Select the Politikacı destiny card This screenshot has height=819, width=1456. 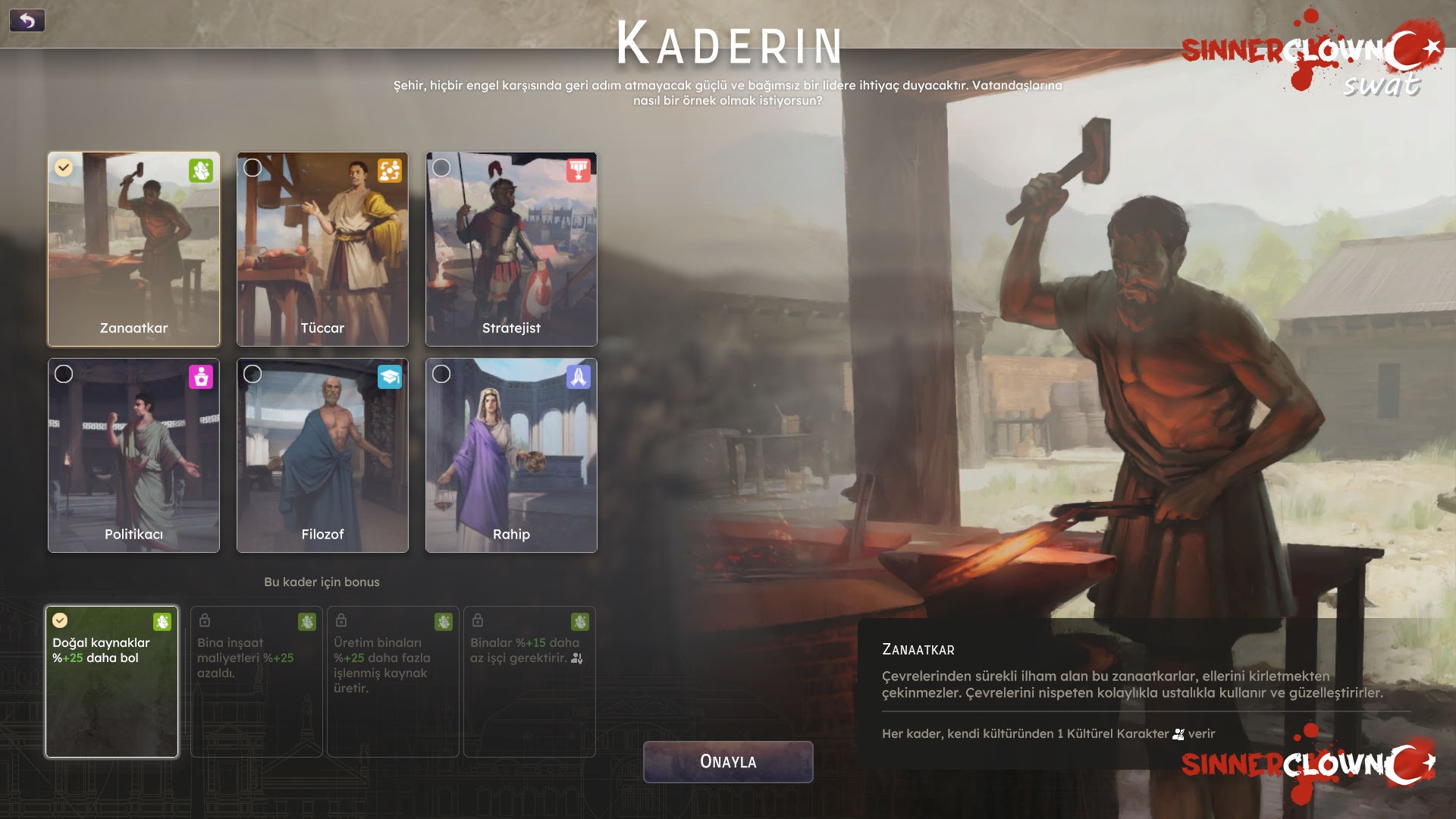click(x=133, y=455)
